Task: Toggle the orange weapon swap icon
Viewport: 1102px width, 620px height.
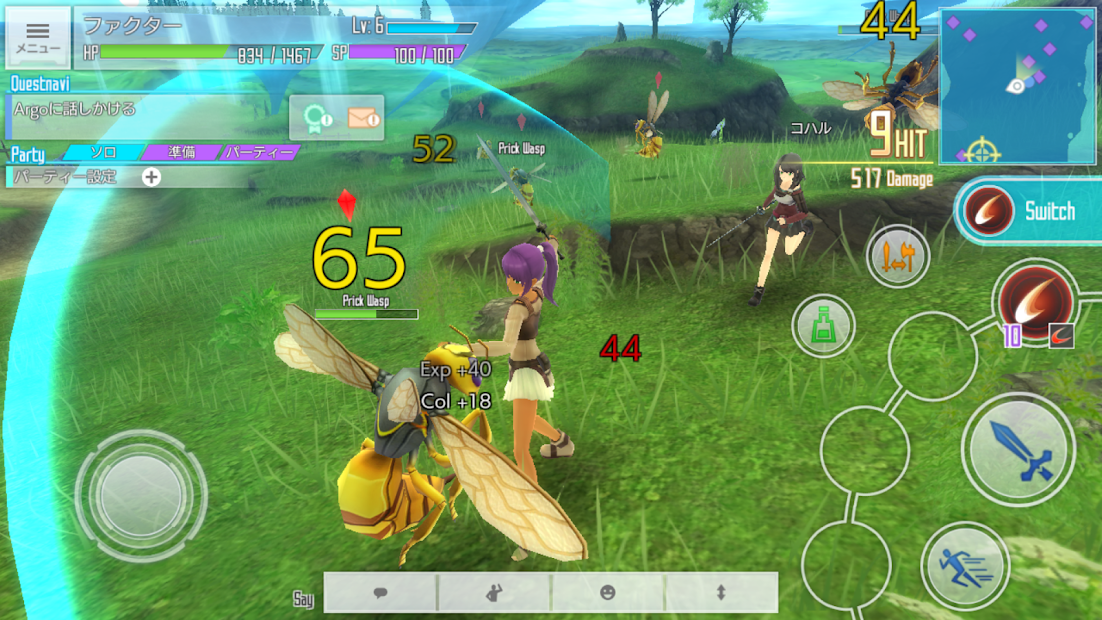Action: [898, 257]
